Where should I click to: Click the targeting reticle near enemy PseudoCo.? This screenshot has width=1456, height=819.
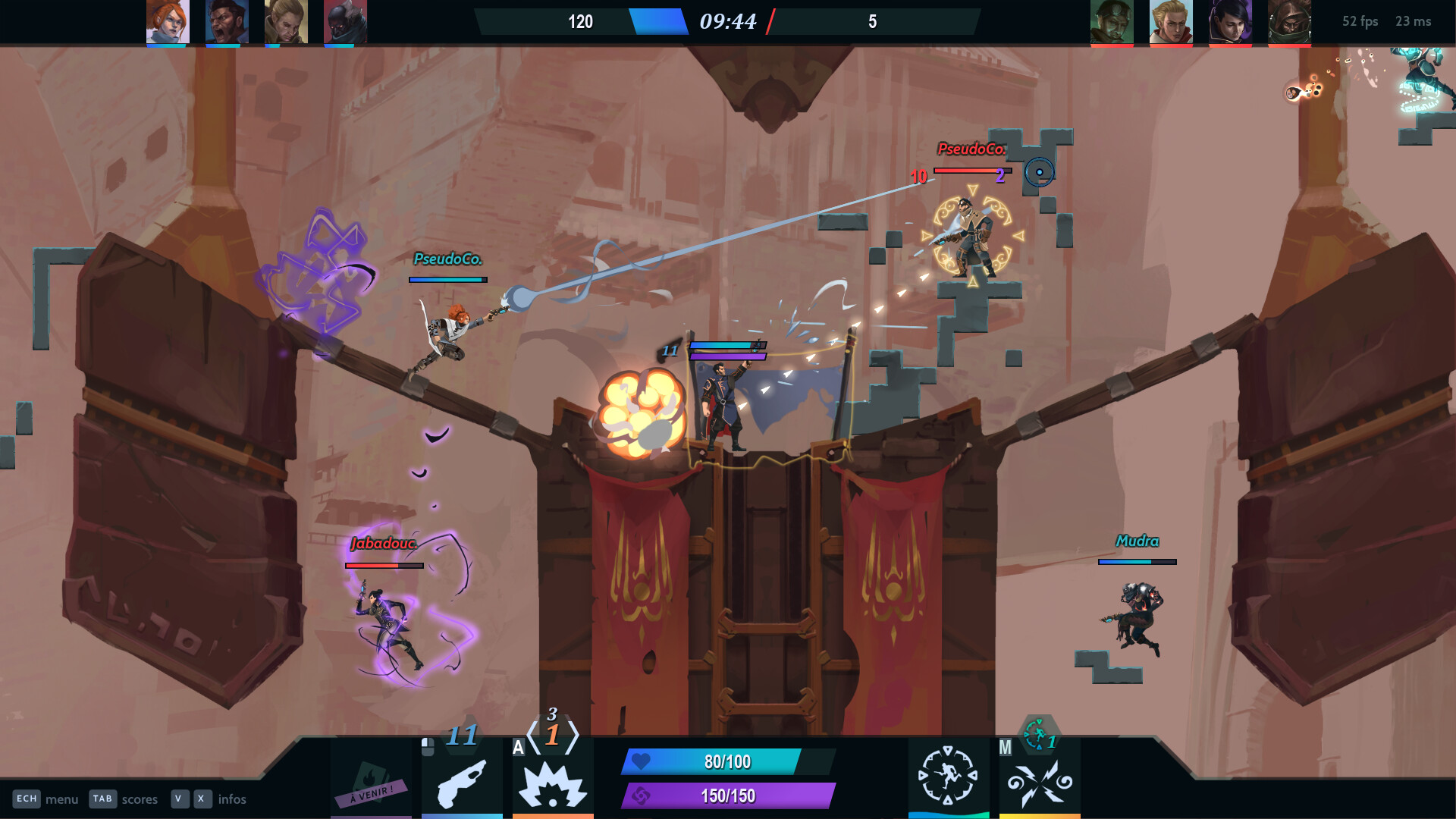1040,173
